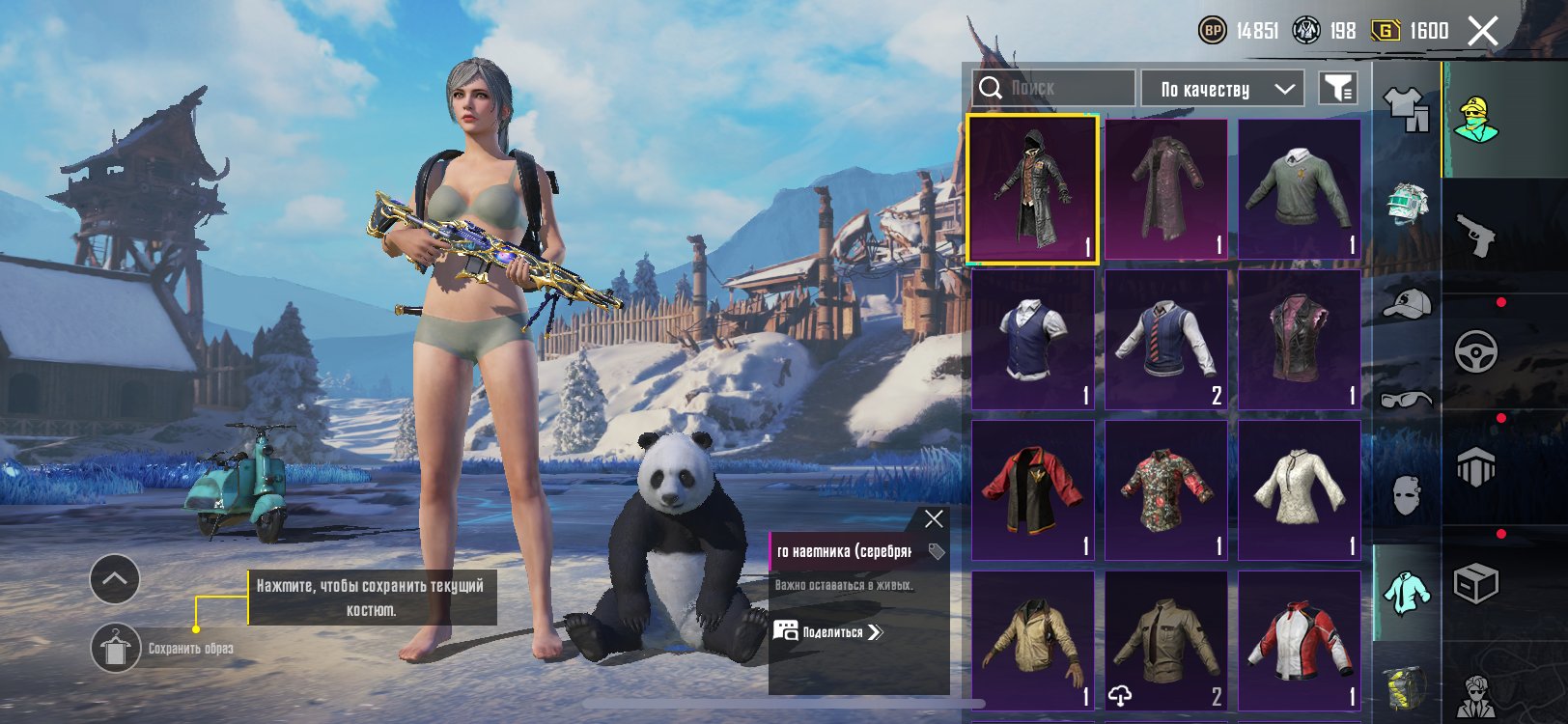Select the white lace blouse
Screen dimensions: 1568x724
click(1300, 490)
